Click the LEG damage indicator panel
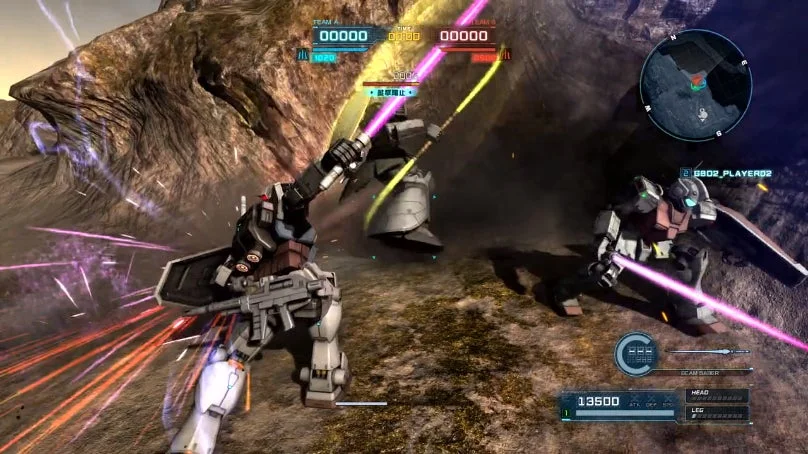The image size is (808, 454). point(716,412)
